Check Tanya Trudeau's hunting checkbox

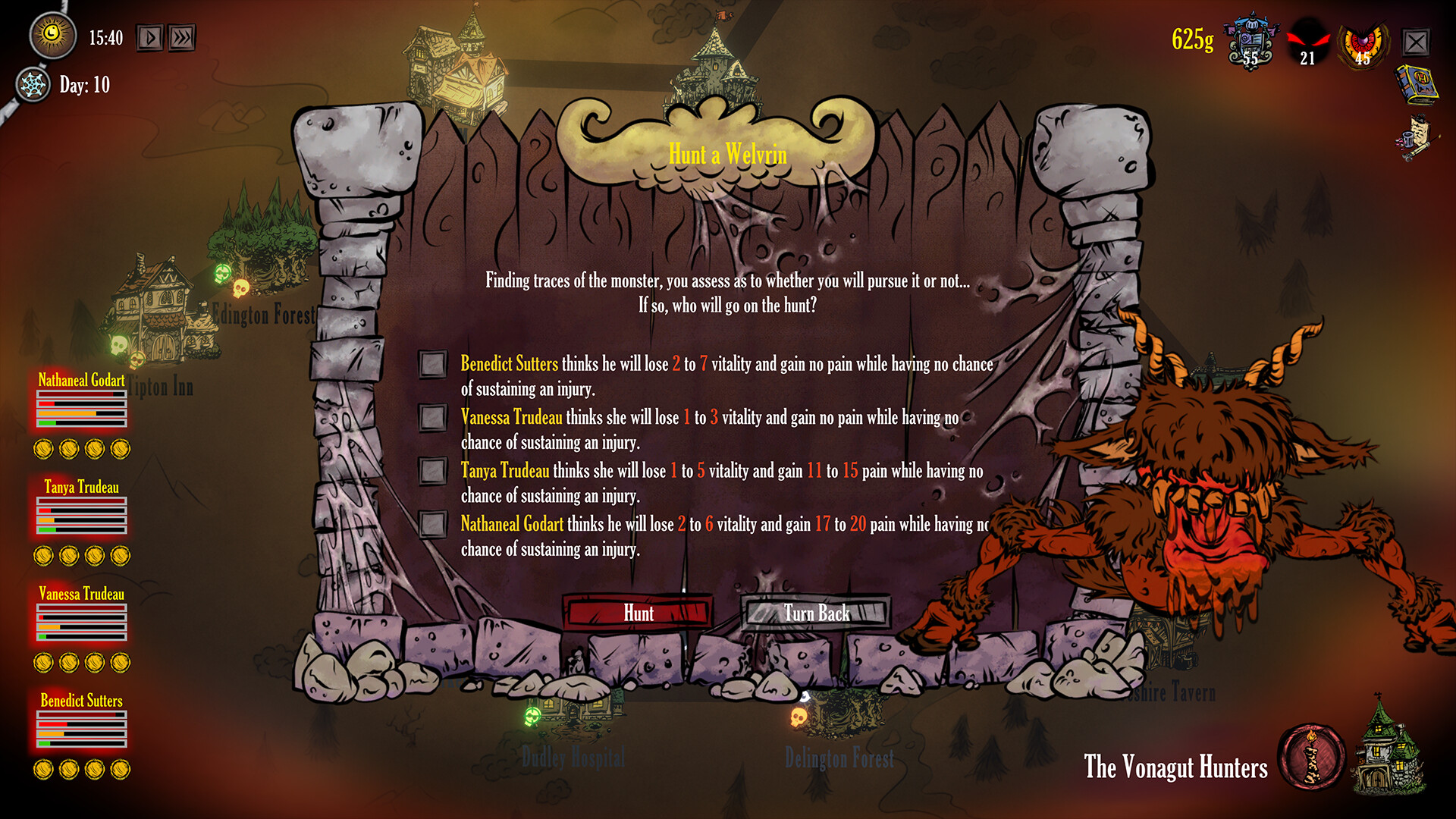click(x=433, y=470)
